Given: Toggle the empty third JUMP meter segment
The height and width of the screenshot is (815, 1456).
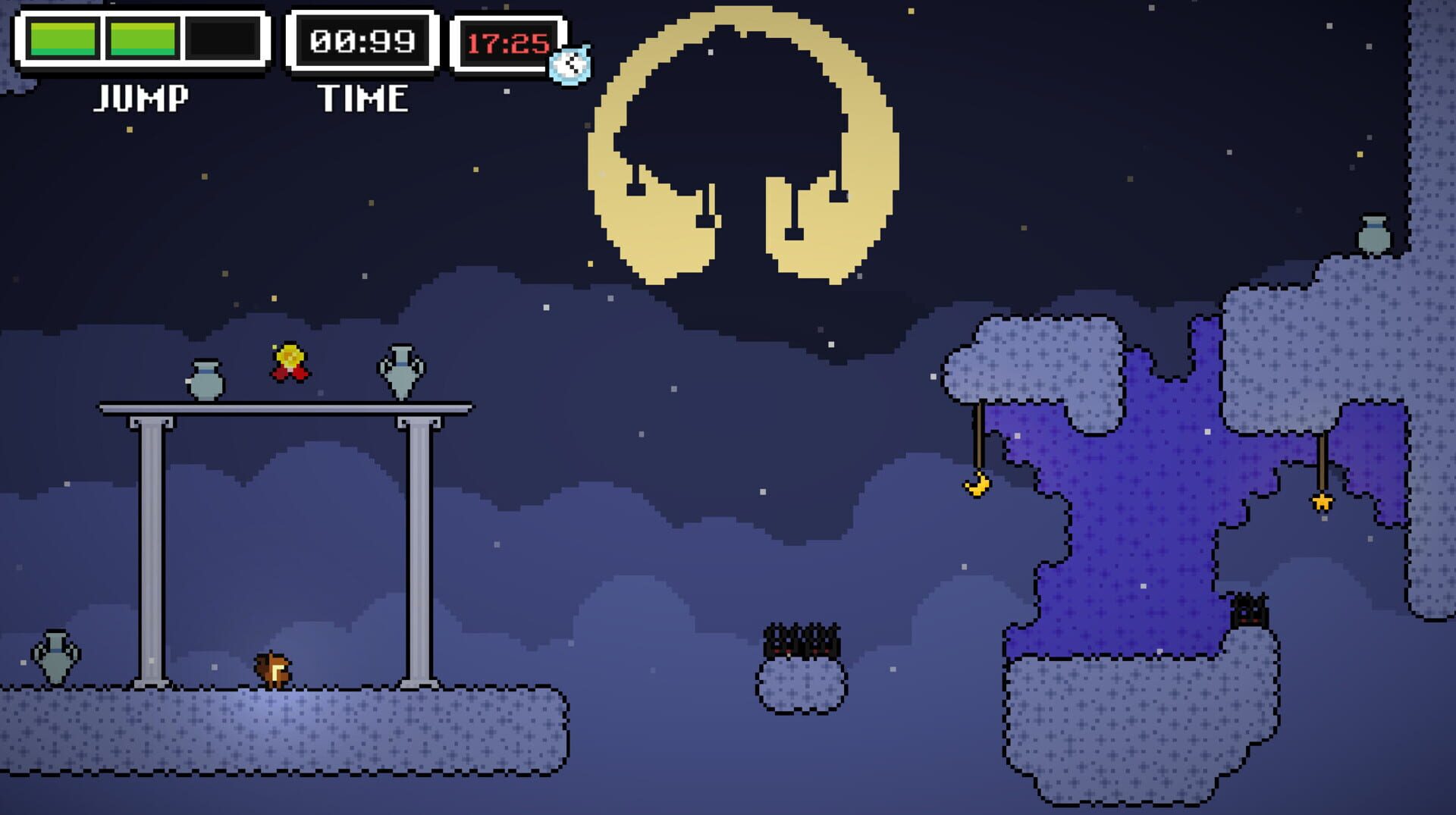Looking at the screenshot, I should point(221,37).
